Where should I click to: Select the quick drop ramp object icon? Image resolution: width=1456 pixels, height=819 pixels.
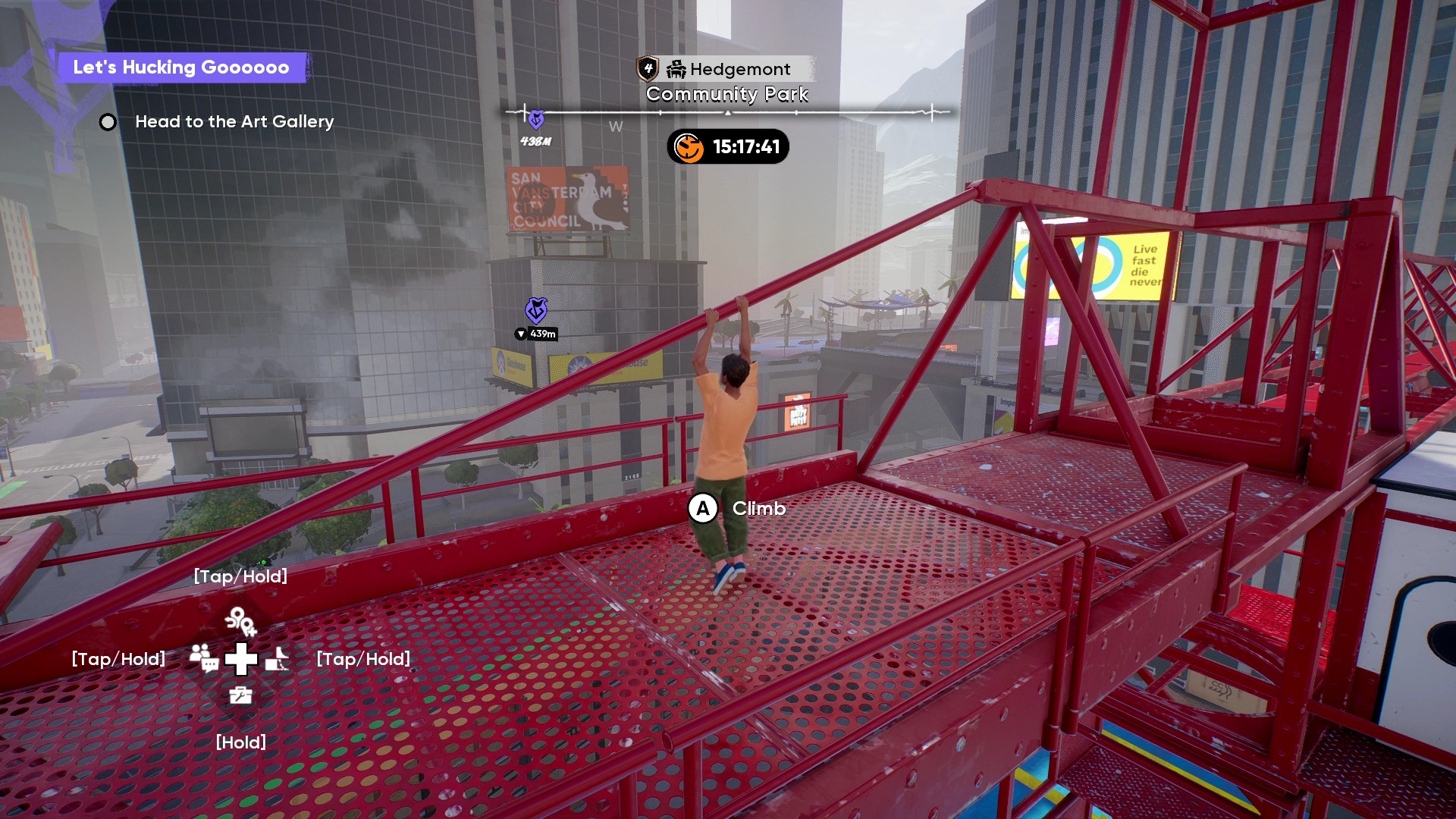tap(277, 658)
